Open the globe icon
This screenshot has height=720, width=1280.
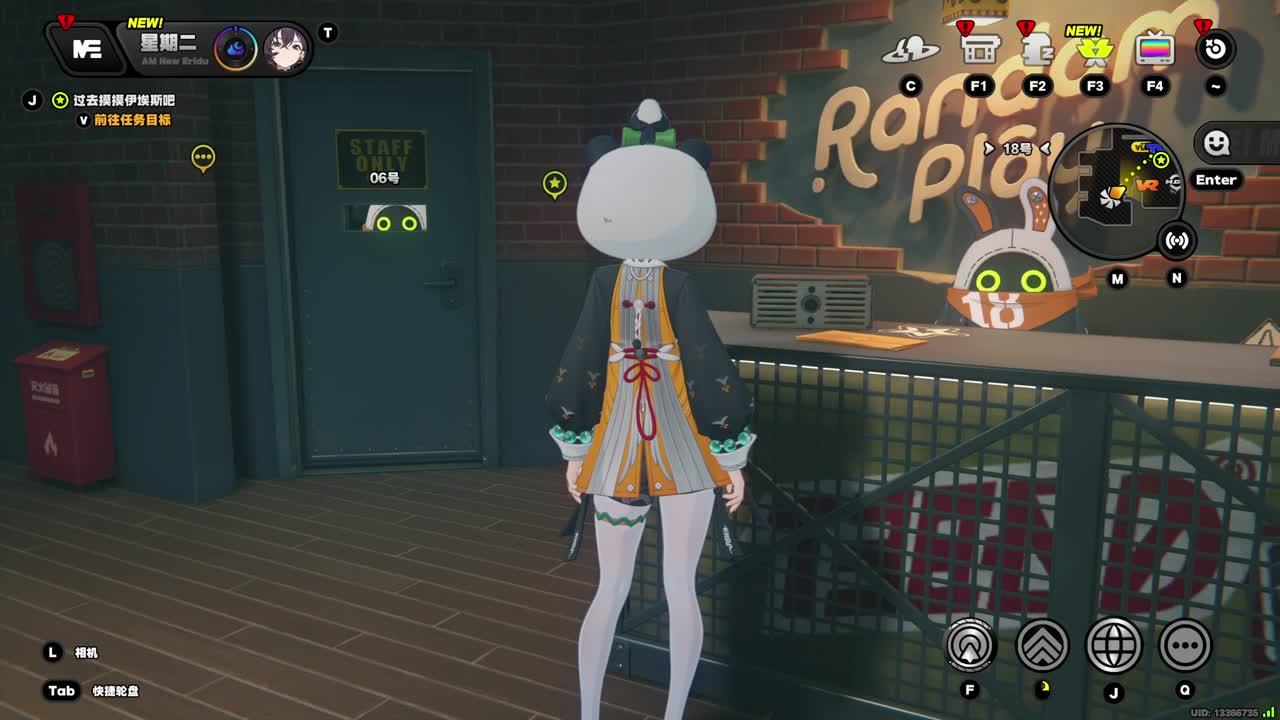tap(1114, 646)
